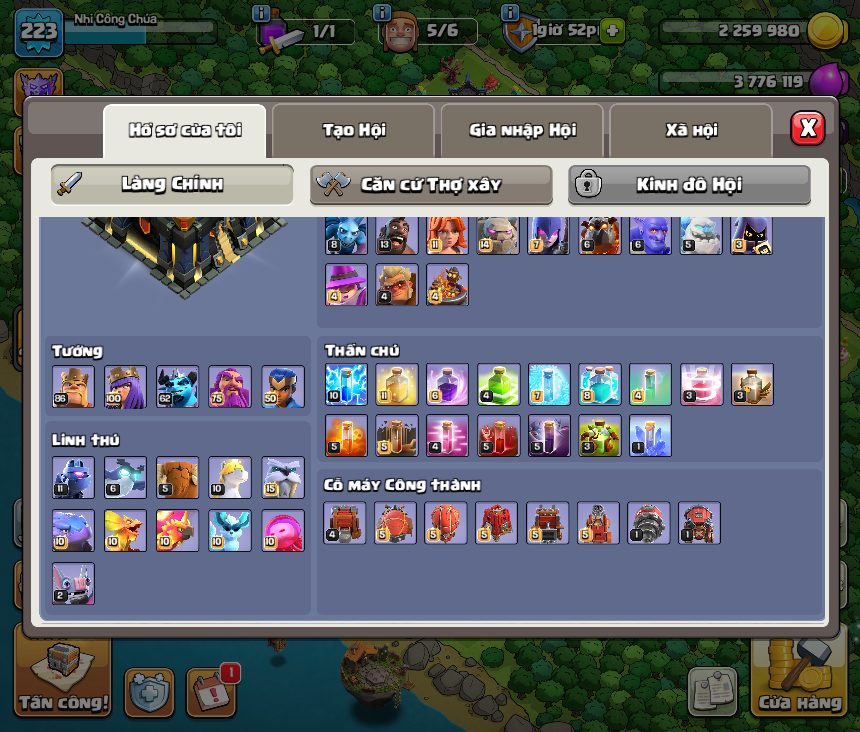This screenshot has width=860, height=732.
Task: Select the Archer Queen hero icon
Action: pyautogui.click(x=125, y=387)
